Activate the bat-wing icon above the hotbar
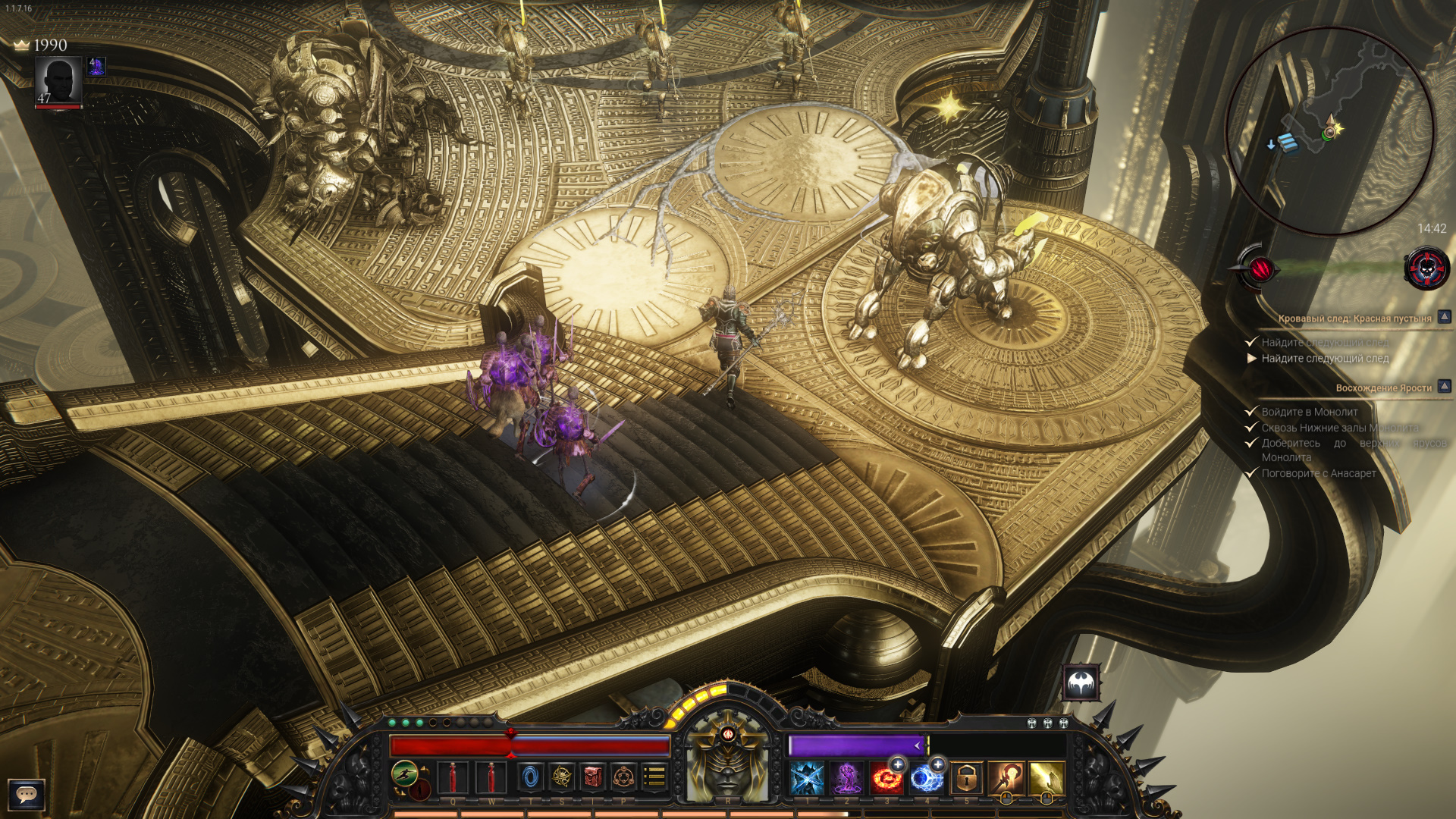The width and height of the screenshot is (1456, 819). pyautogui.click(x=1081, y=685)
